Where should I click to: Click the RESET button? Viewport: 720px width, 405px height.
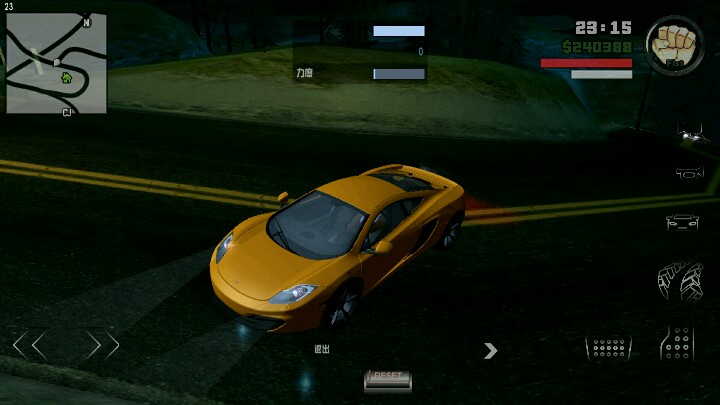[387, 377]
